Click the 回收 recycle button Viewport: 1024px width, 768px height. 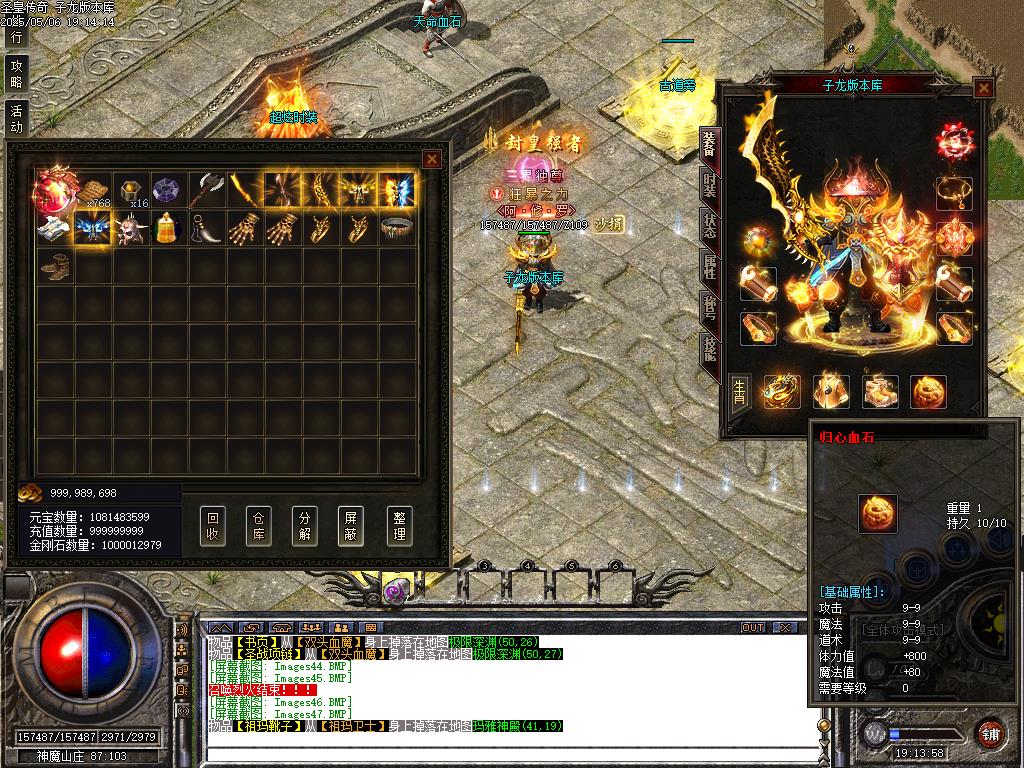213,525
